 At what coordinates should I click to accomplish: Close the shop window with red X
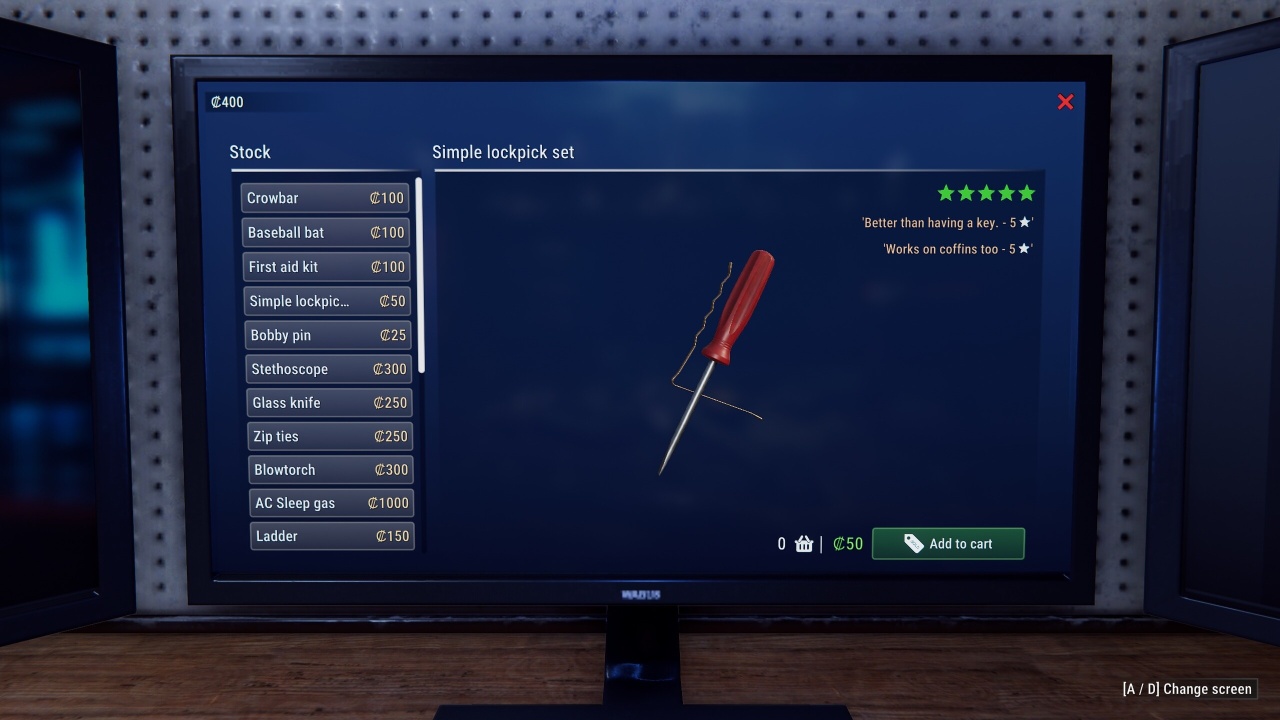(x=1065, y=102)
